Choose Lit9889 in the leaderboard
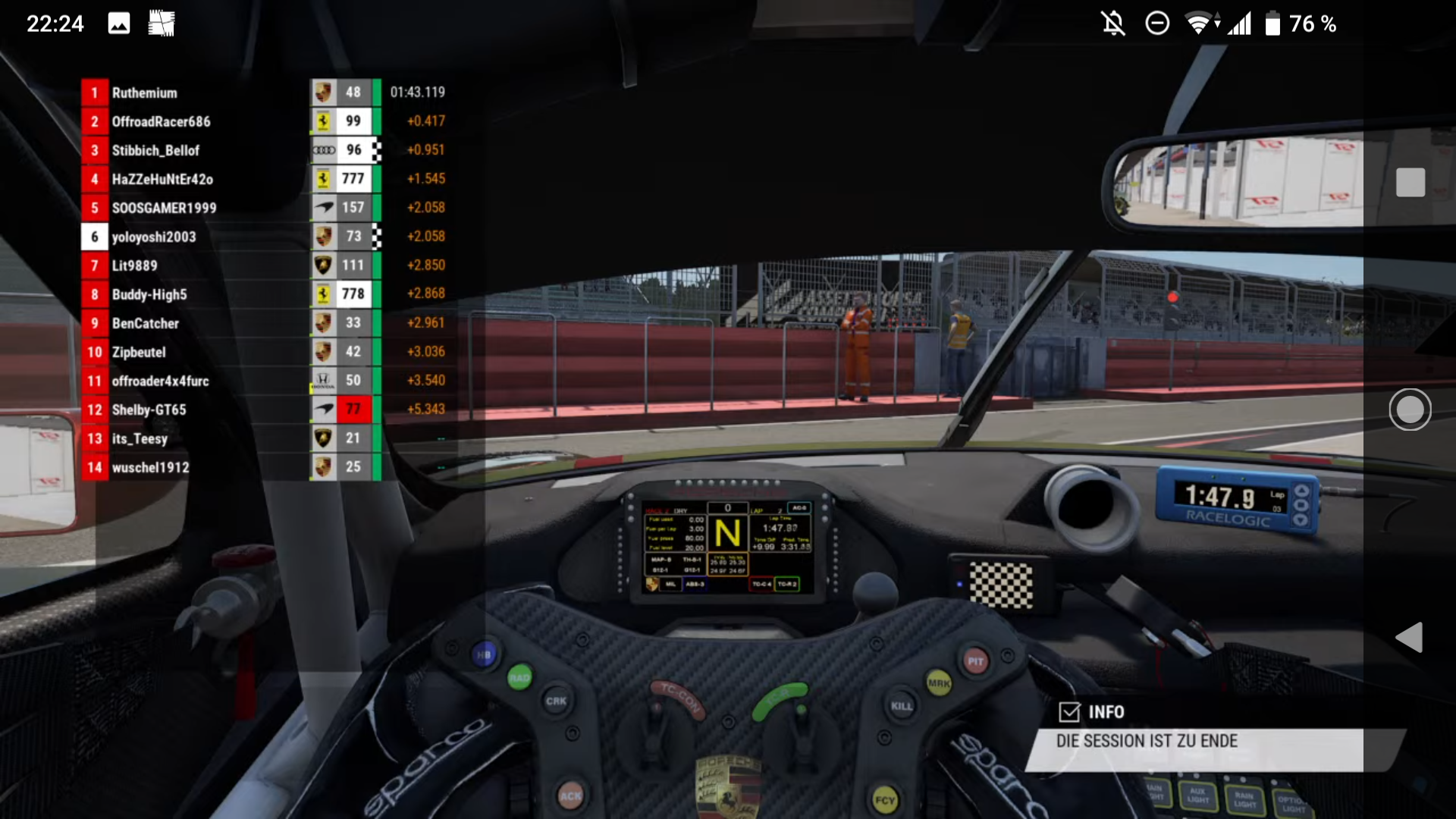 pyautogui.click(x=135, y=265)
